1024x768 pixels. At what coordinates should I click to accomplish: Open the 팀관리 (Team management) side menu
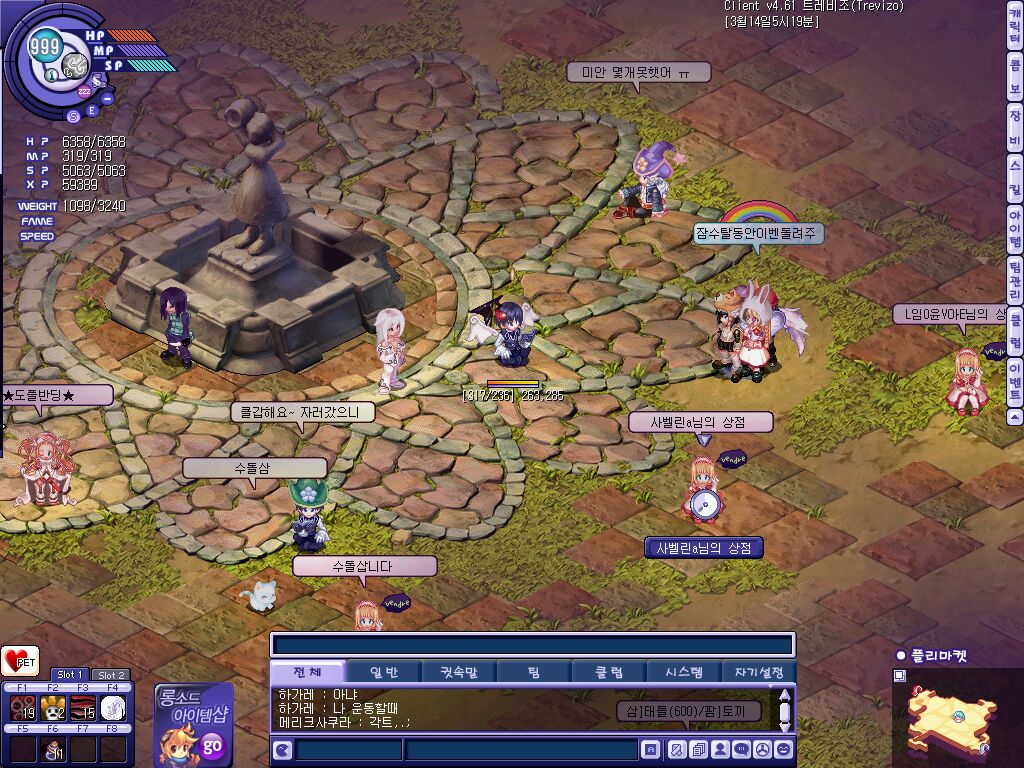1014,281
